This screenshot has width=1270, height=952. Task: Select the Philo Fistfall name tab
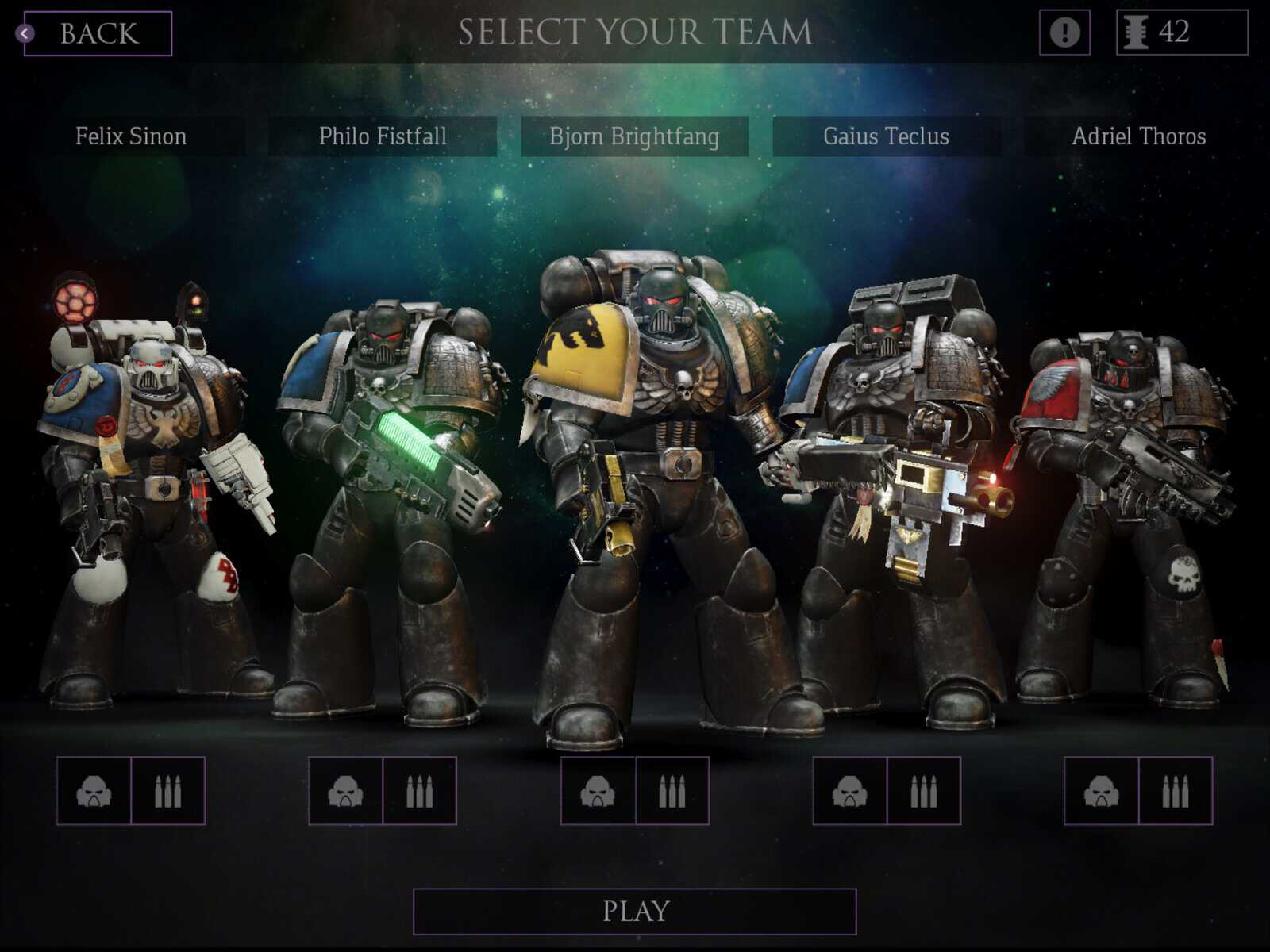coord(383,136)
